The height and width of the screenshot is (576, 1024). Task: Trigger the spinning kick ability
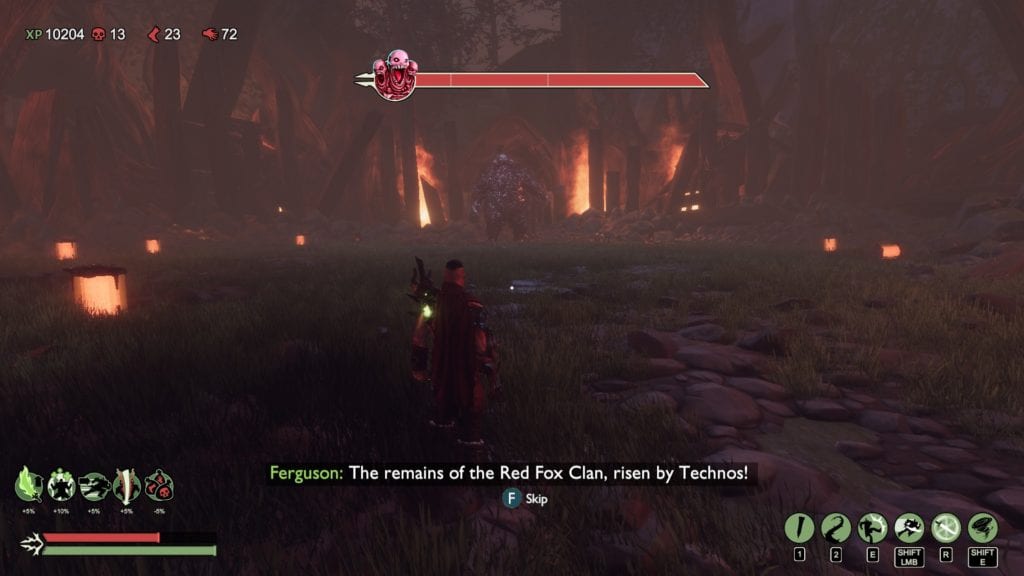click(x=872, y=527)
